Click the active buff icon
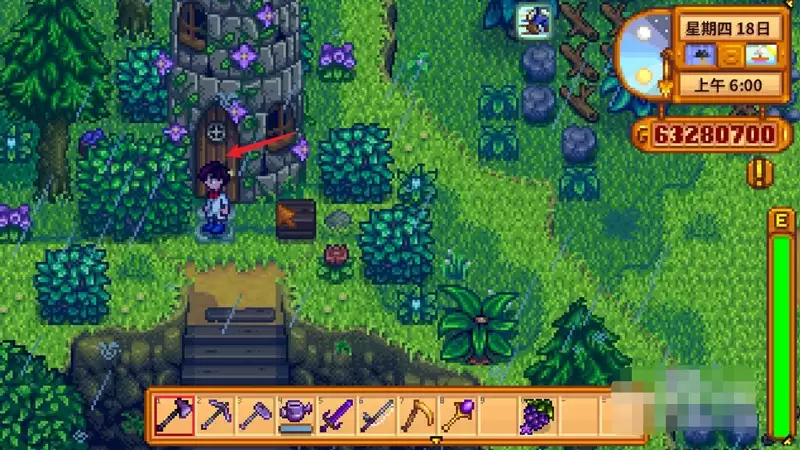Image resolution: width=800 pixels, height=450 pixels. click(530, 18)
